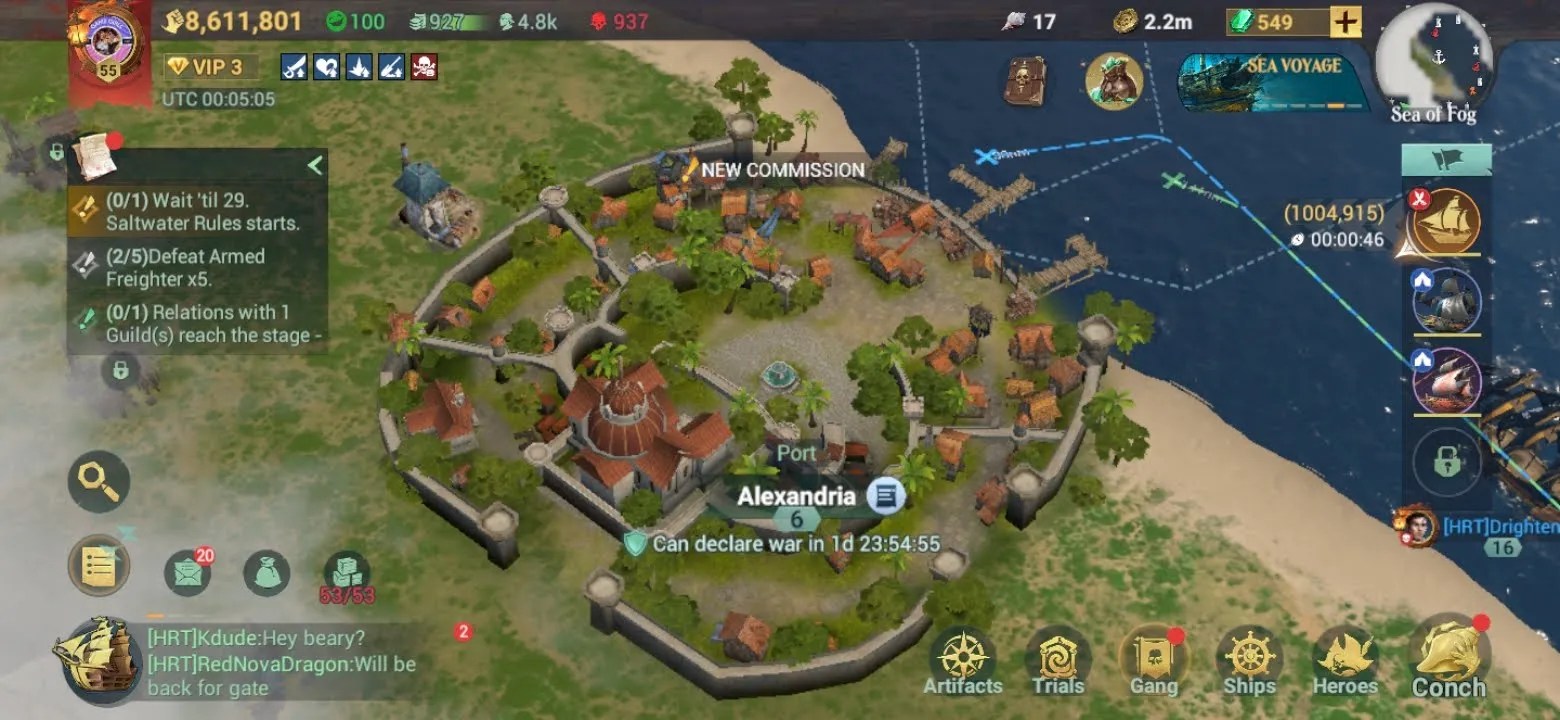Open the Gang menu
The image size is (1560, 720).
pyautogui.click(x=1154, y=662)
